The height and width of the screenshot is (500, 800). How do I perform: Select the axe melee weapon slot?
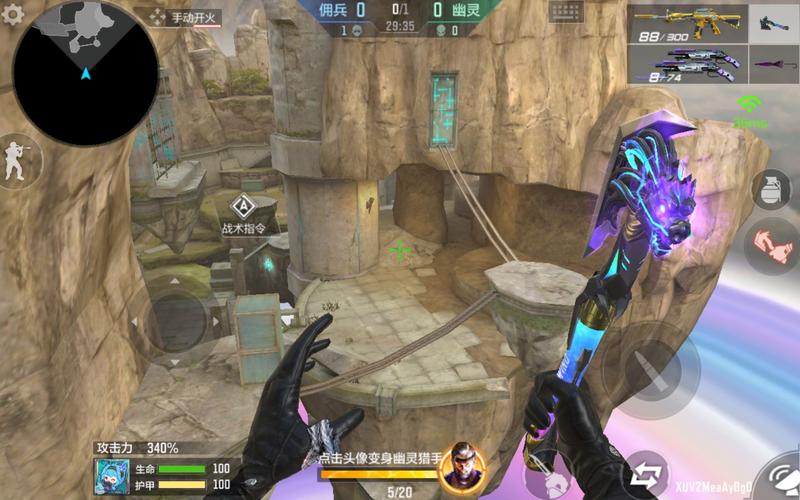773,22
